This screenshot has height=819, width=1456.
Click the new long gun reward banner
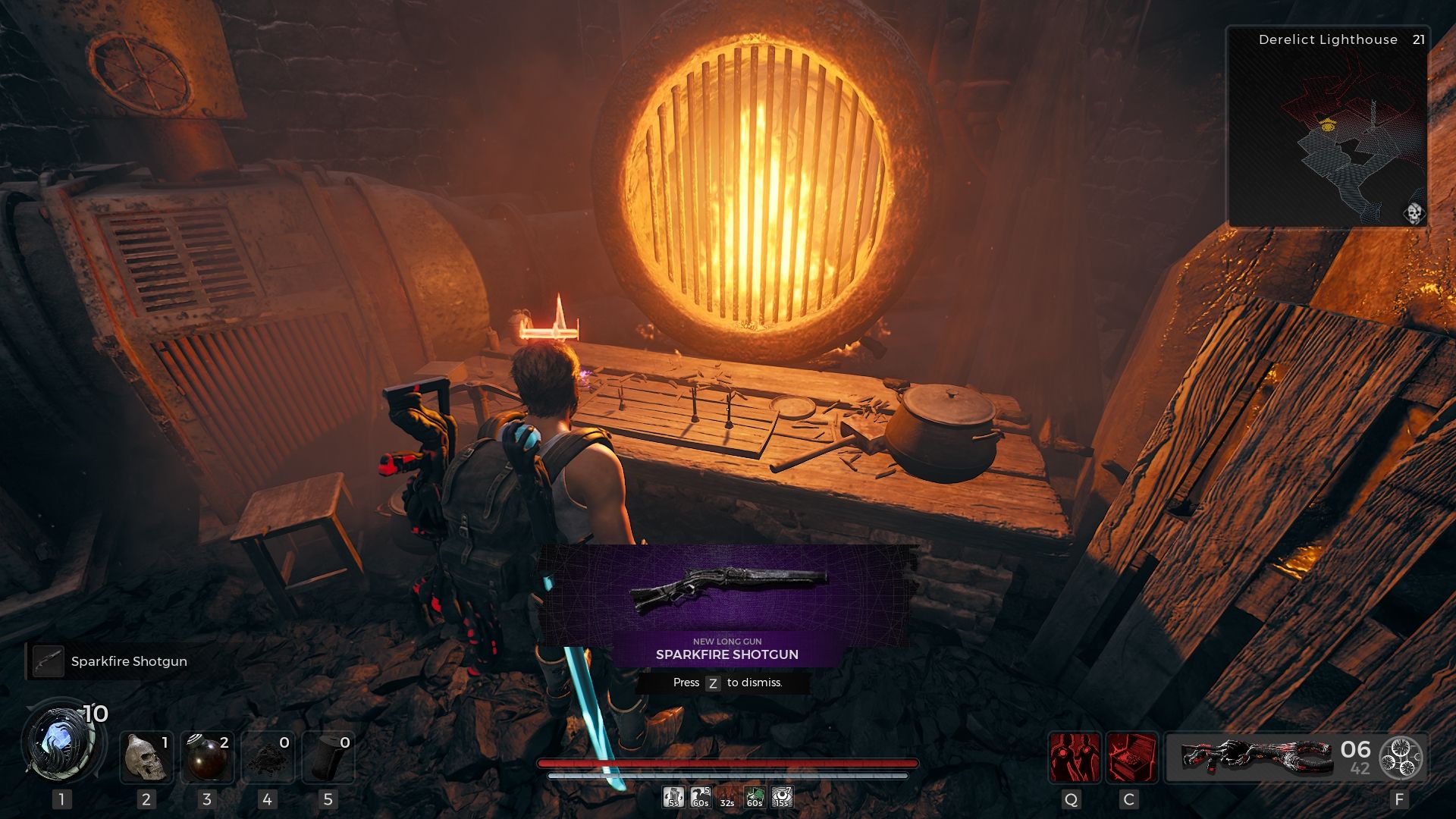coord(726,605)
